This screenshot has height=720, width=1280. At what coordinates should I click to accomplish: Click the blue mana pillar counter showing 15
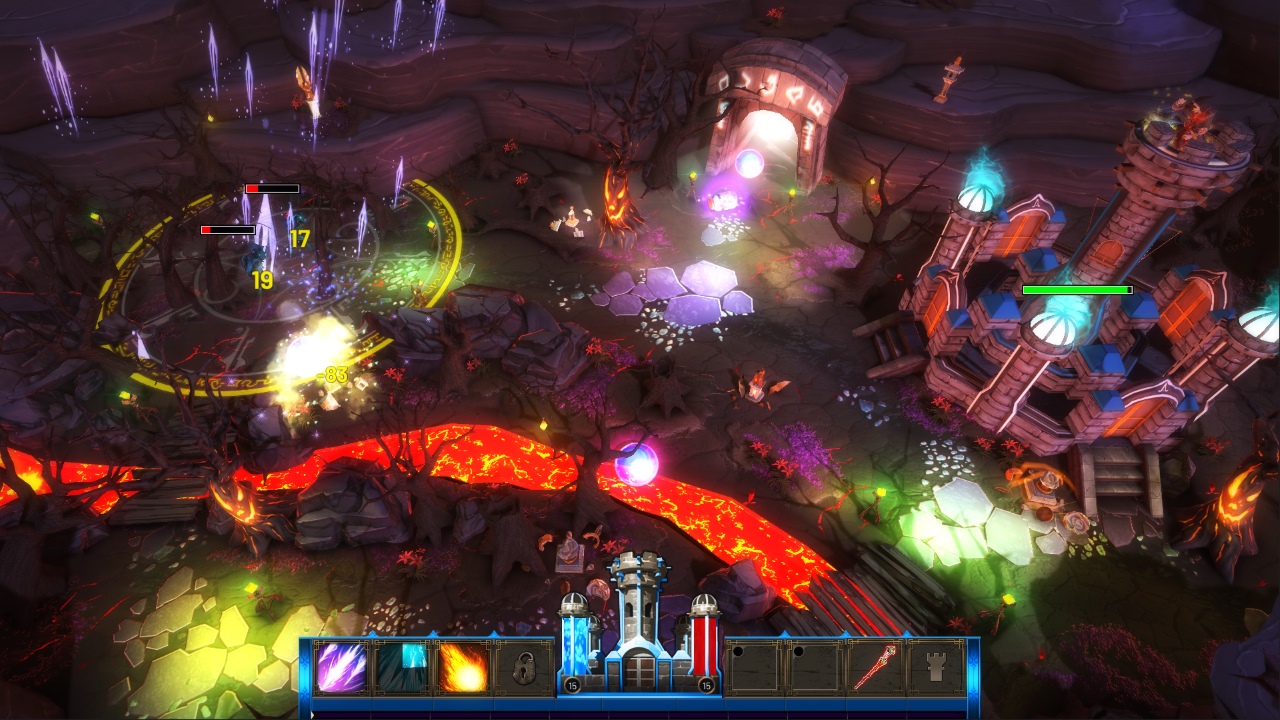pyautogui.click(x=571, y=685)
